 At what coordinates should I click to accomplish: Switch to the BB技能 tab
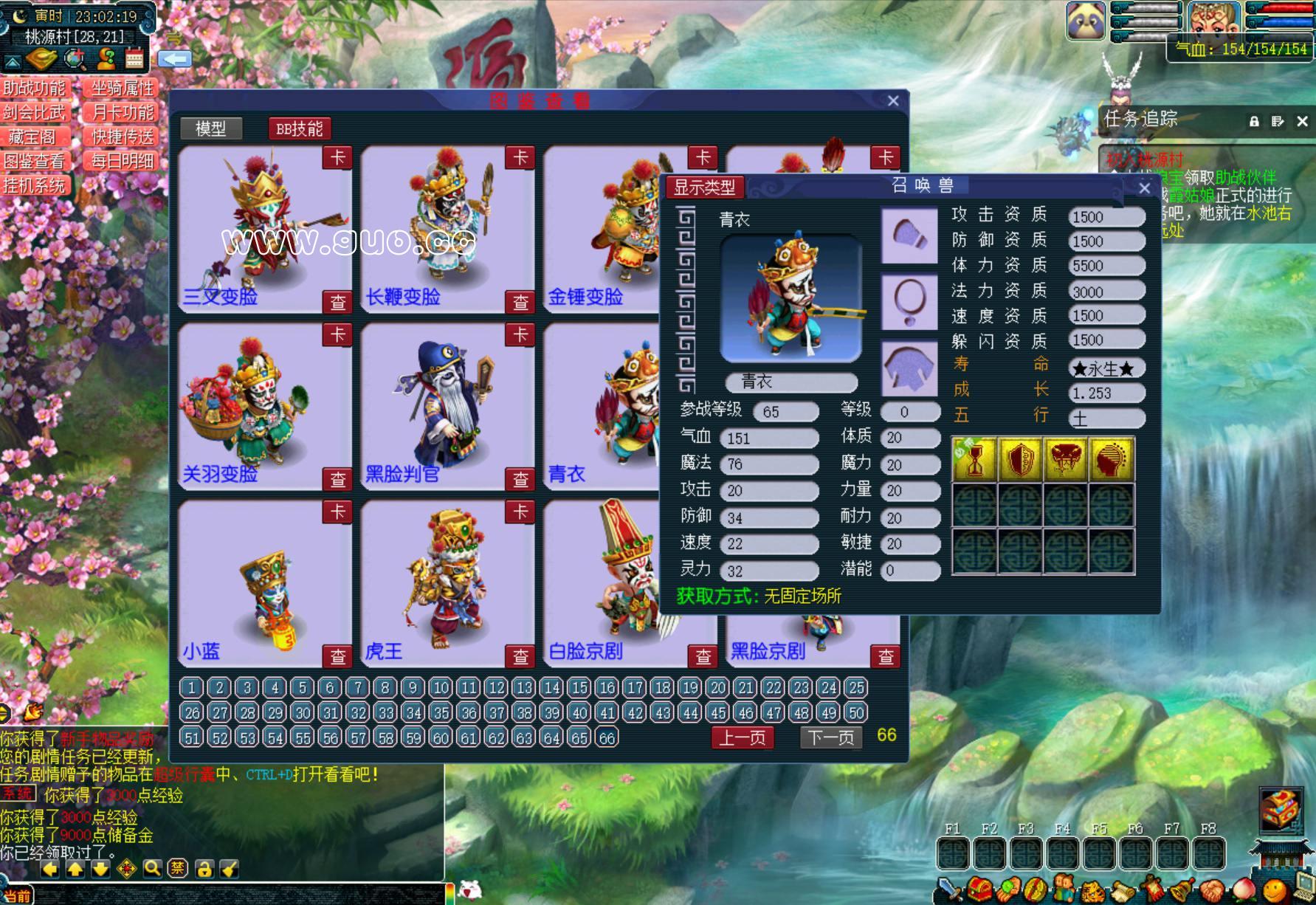[x=299, y=128]
